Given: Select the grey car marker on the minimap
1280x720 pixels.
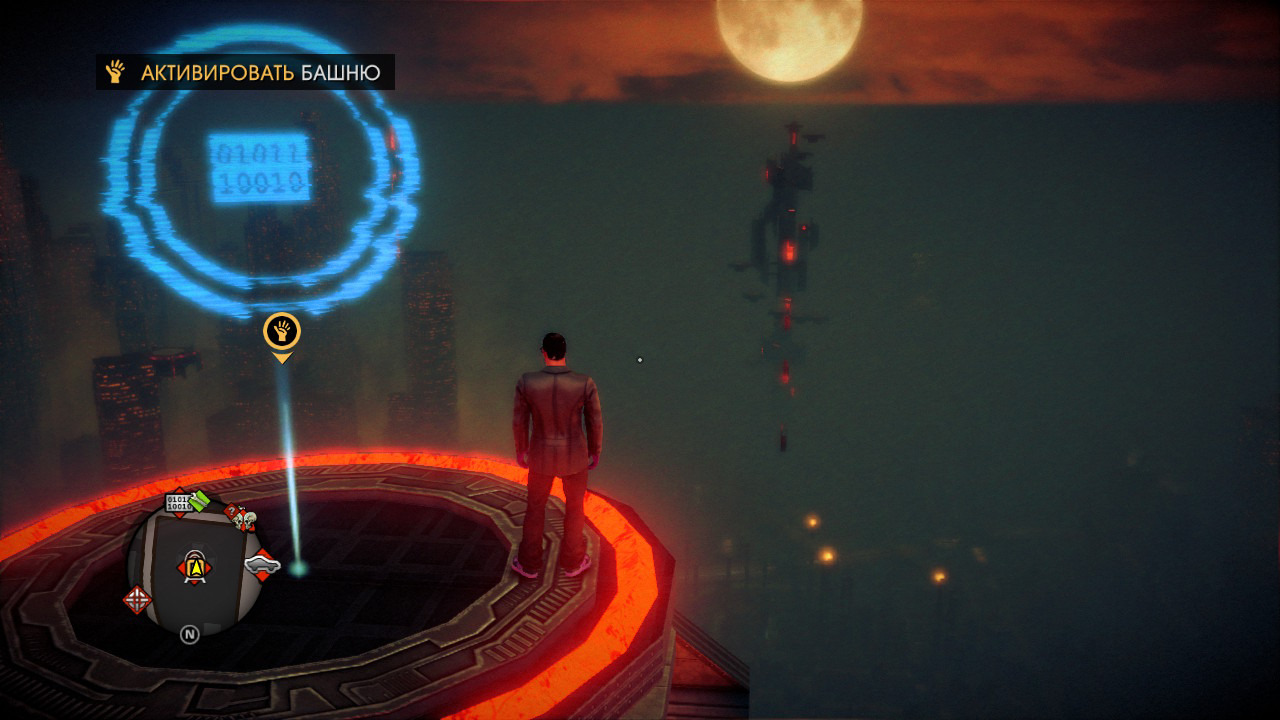Looking at the screenshot, I should pyautogui.click(x=262, y=567).
